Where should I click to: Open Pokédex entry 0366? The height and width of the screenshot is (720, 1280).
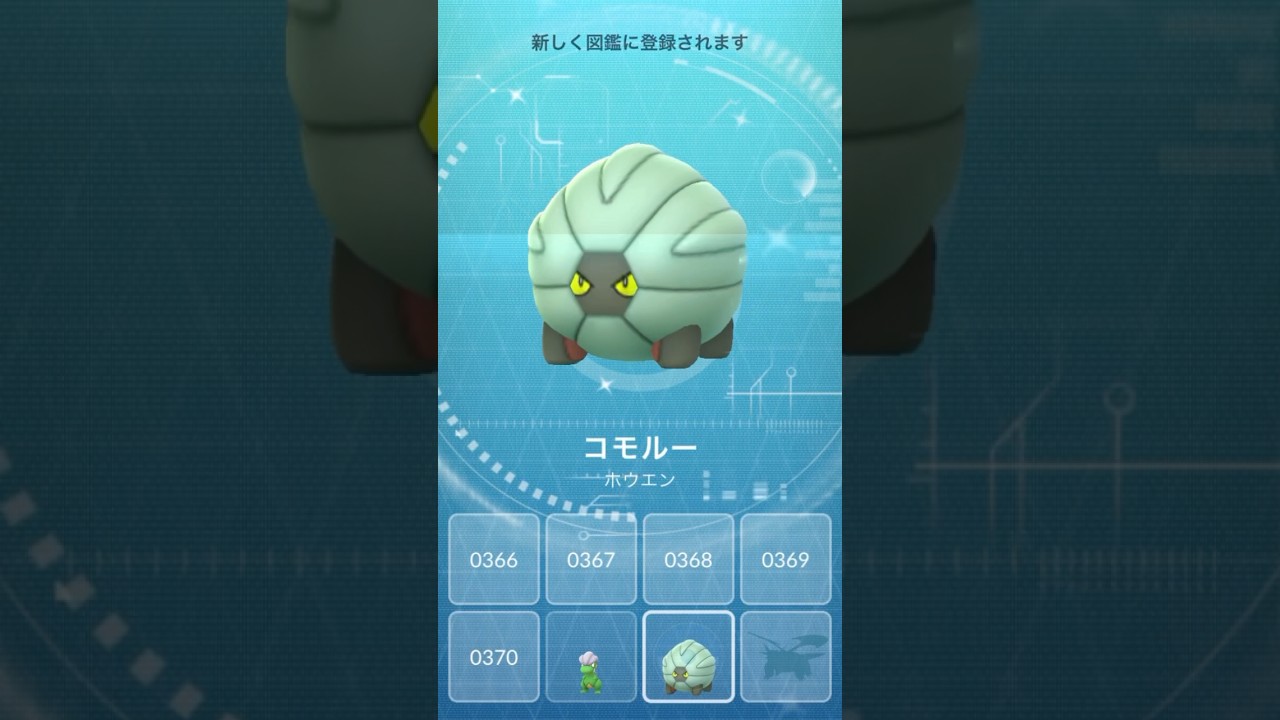click(x=494, y=560)
